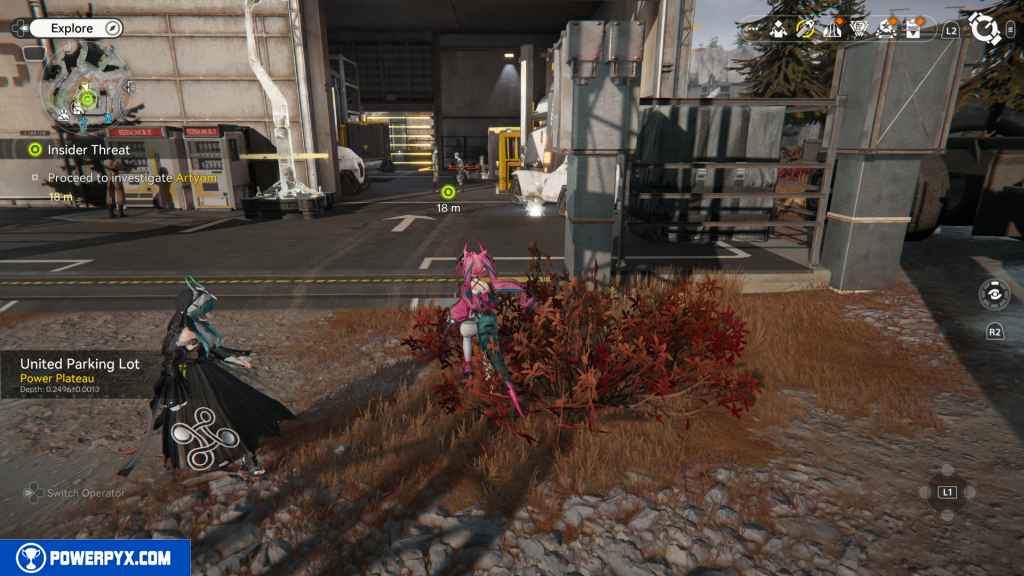Select the yellow-circled wrench icon
This screenshot has width=1024, height=576.
tap(806, 30)
